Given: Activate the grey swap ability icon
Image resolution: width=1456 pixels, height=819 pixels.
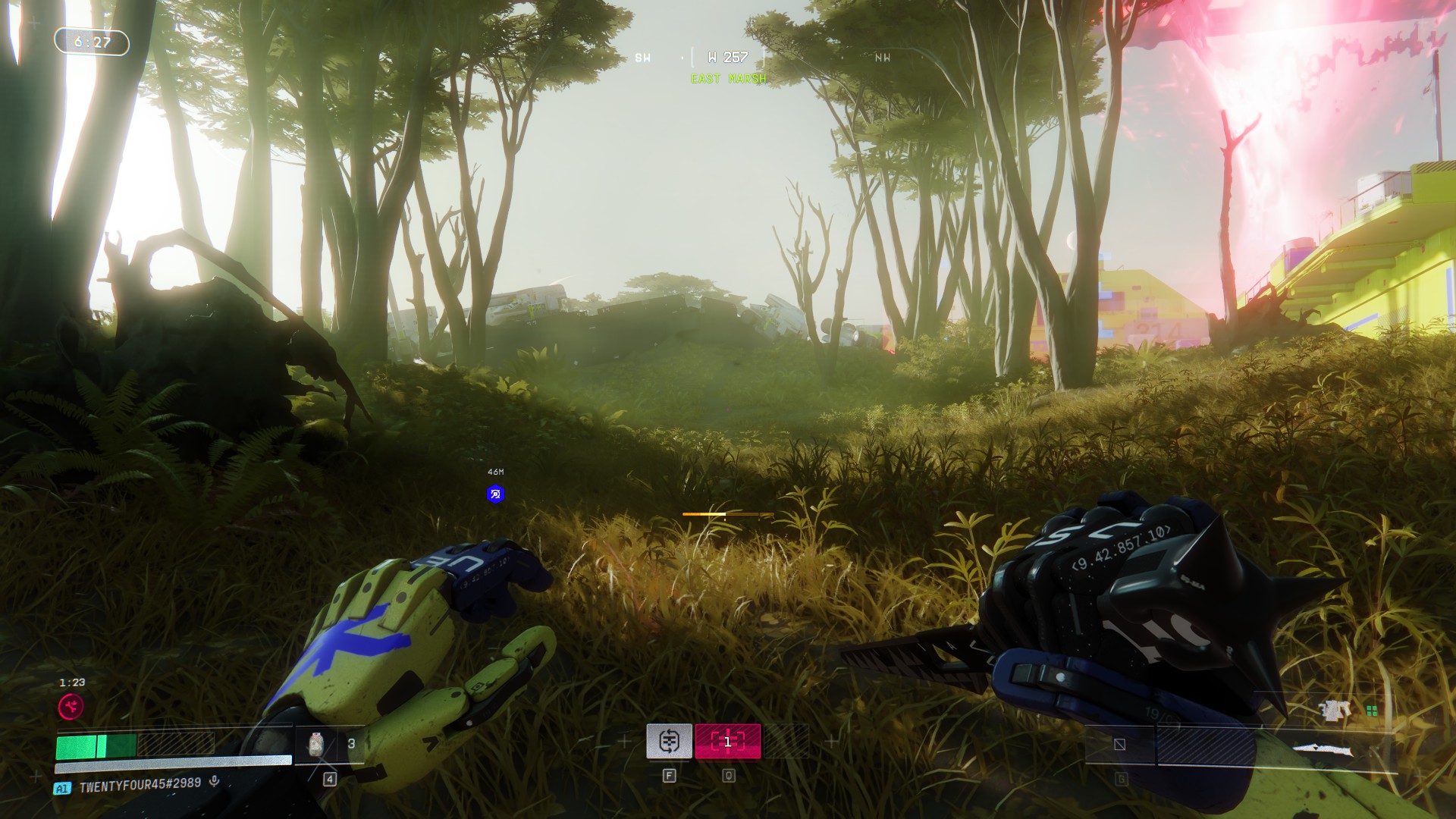Looking at the screenshot, I should (x=669, y=741).
